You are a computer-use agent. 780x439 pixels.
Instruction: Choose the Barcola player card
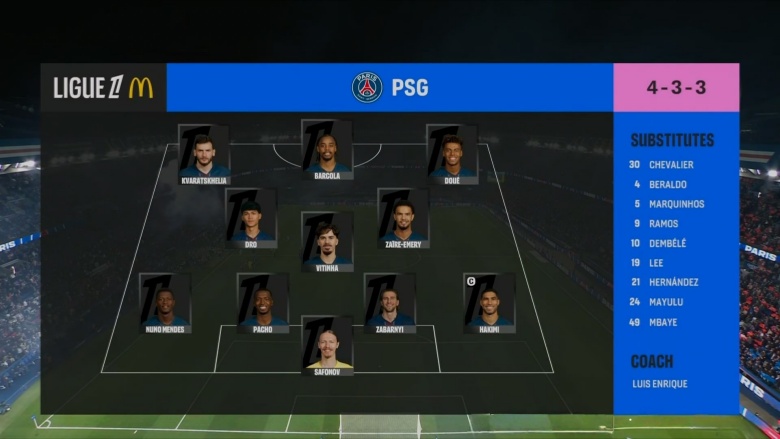[327, 150]
